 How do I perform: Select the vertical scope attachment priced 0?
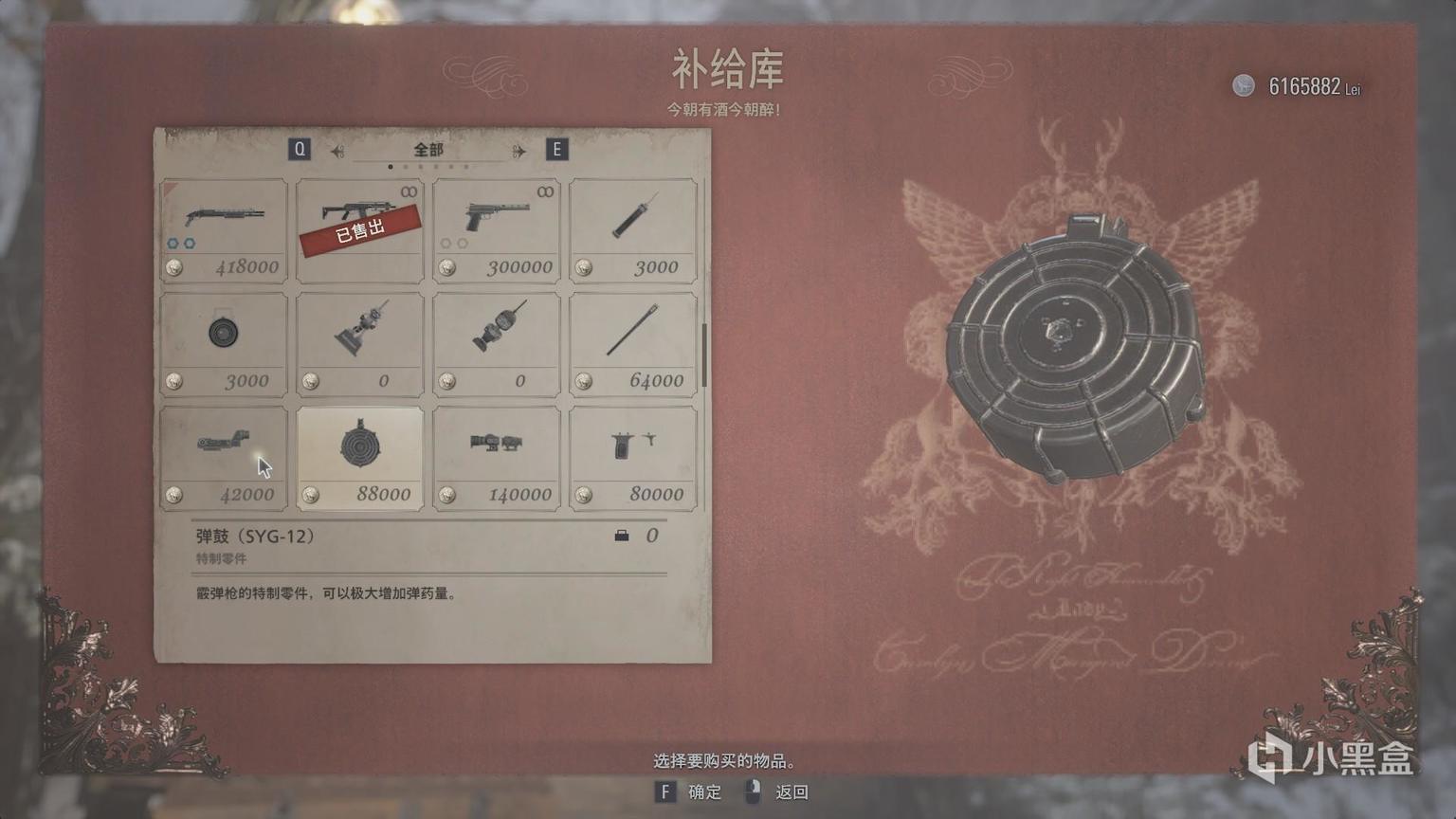pos(496,341)
